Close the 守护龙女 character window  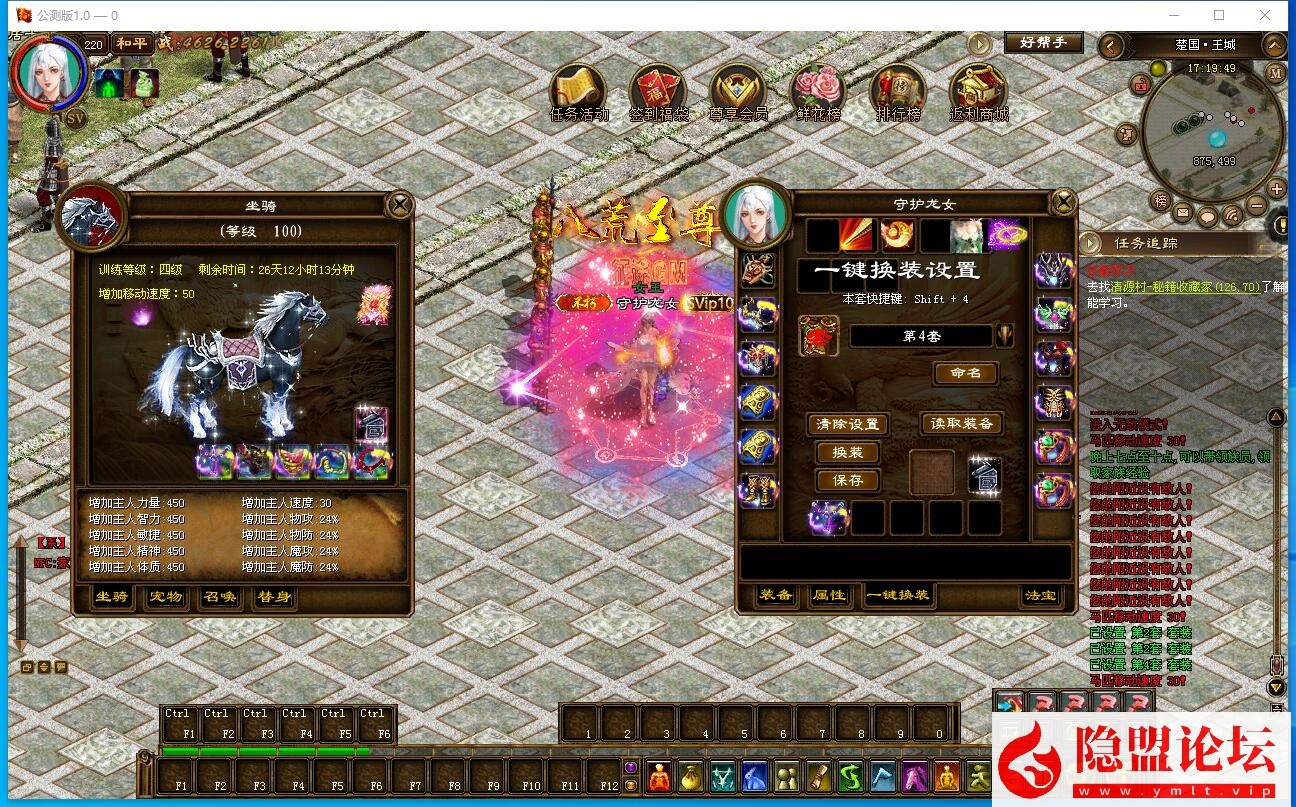[x=1062, y=203]
